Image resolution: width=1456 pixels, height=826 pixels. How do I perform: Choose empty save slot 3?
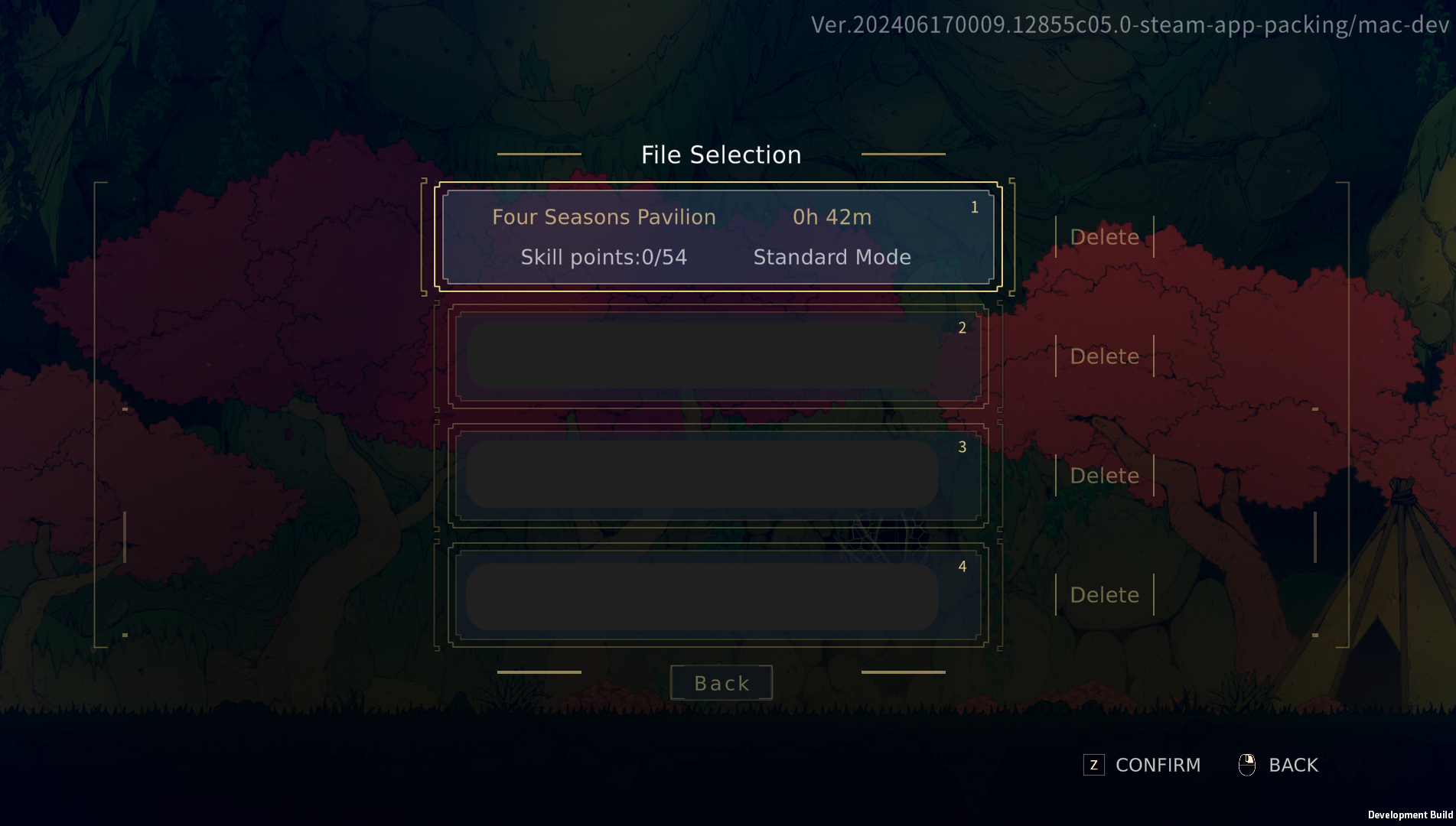click(718, 476)
